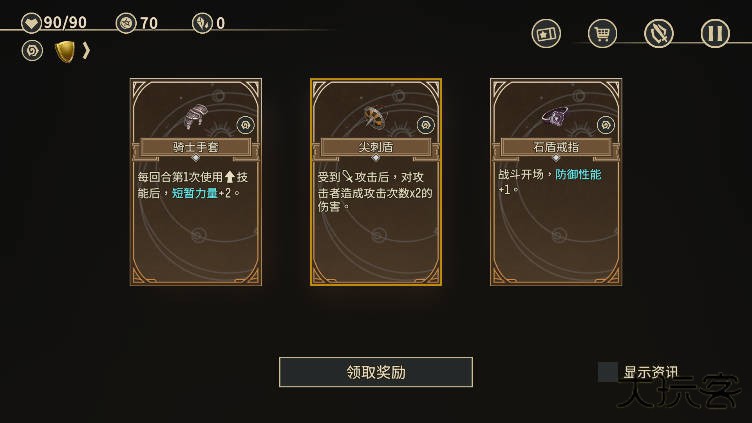Claim reward with 领取奖励 button

(376, 372)
